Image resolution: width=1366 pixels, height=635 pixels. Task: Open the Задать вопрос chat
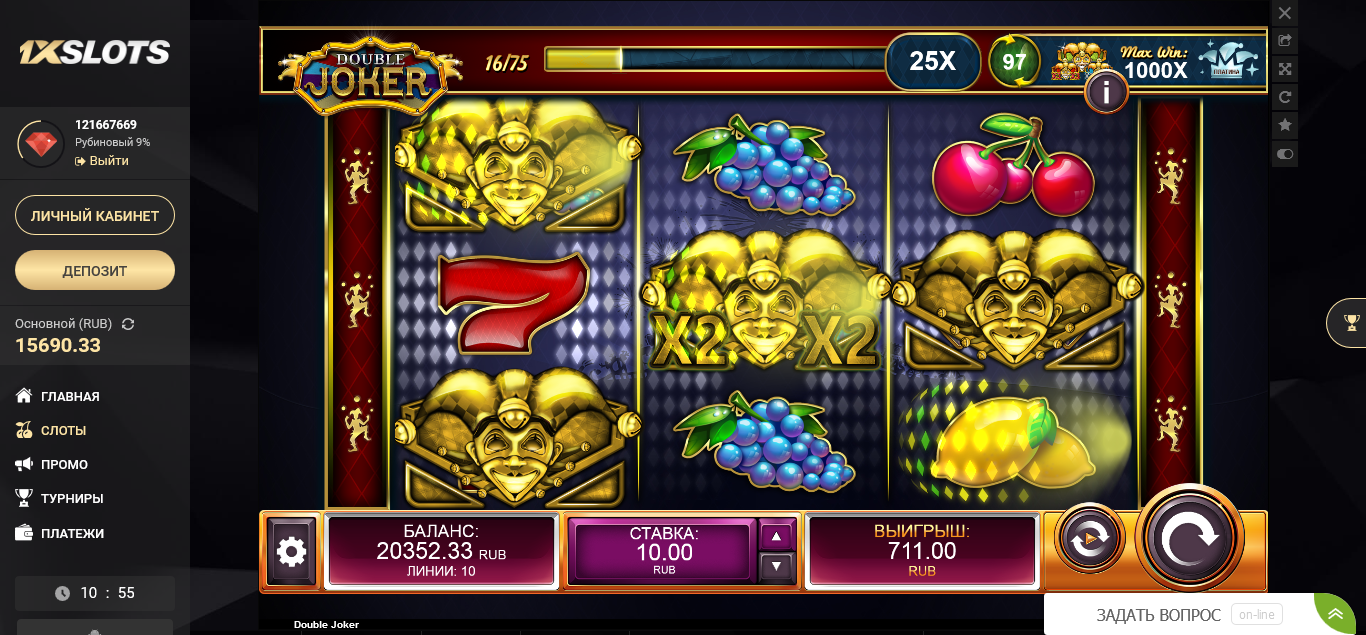pos(1158,615)
